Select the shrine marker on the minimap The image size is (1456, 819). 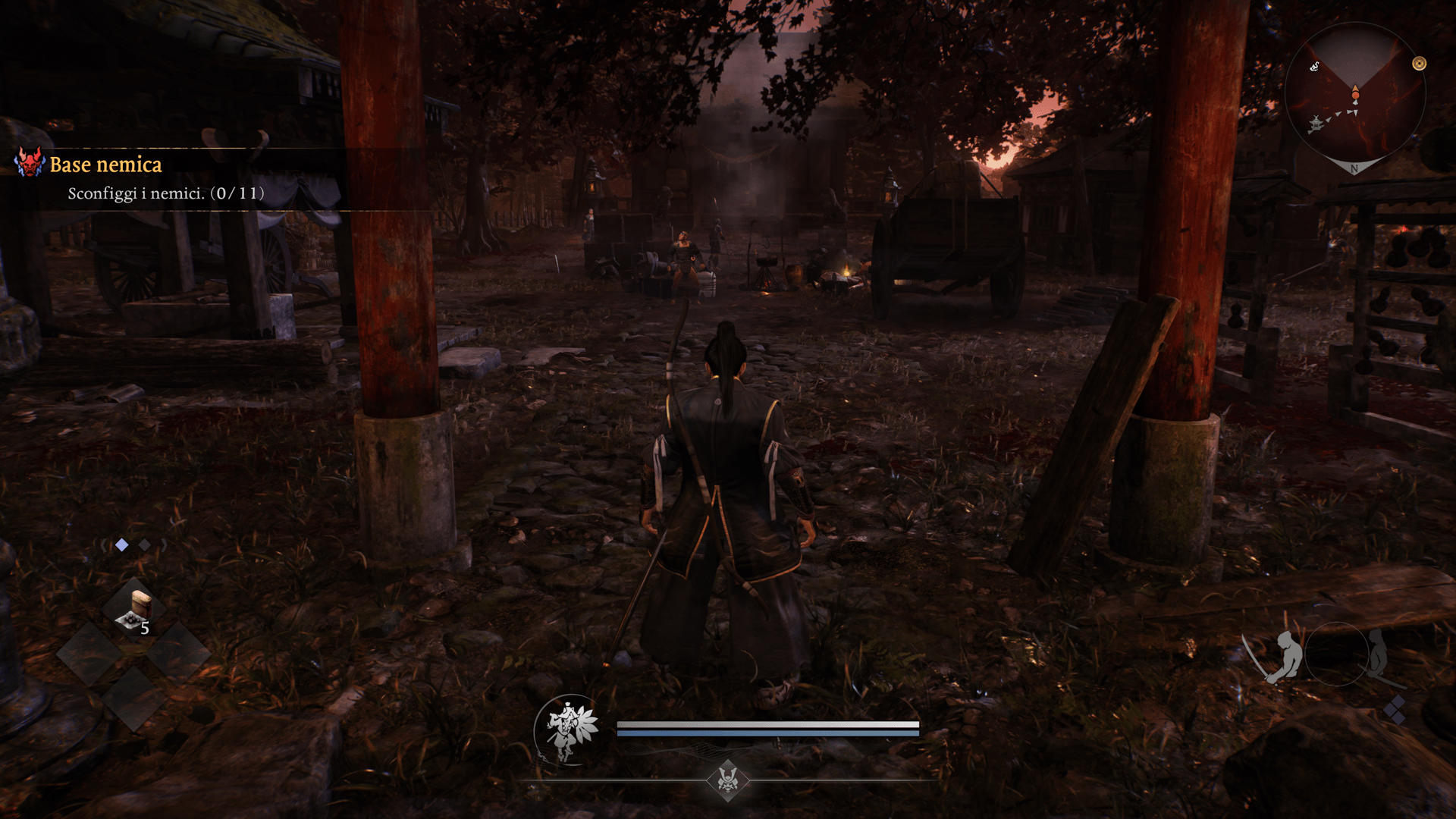[x=1316, y=123]
